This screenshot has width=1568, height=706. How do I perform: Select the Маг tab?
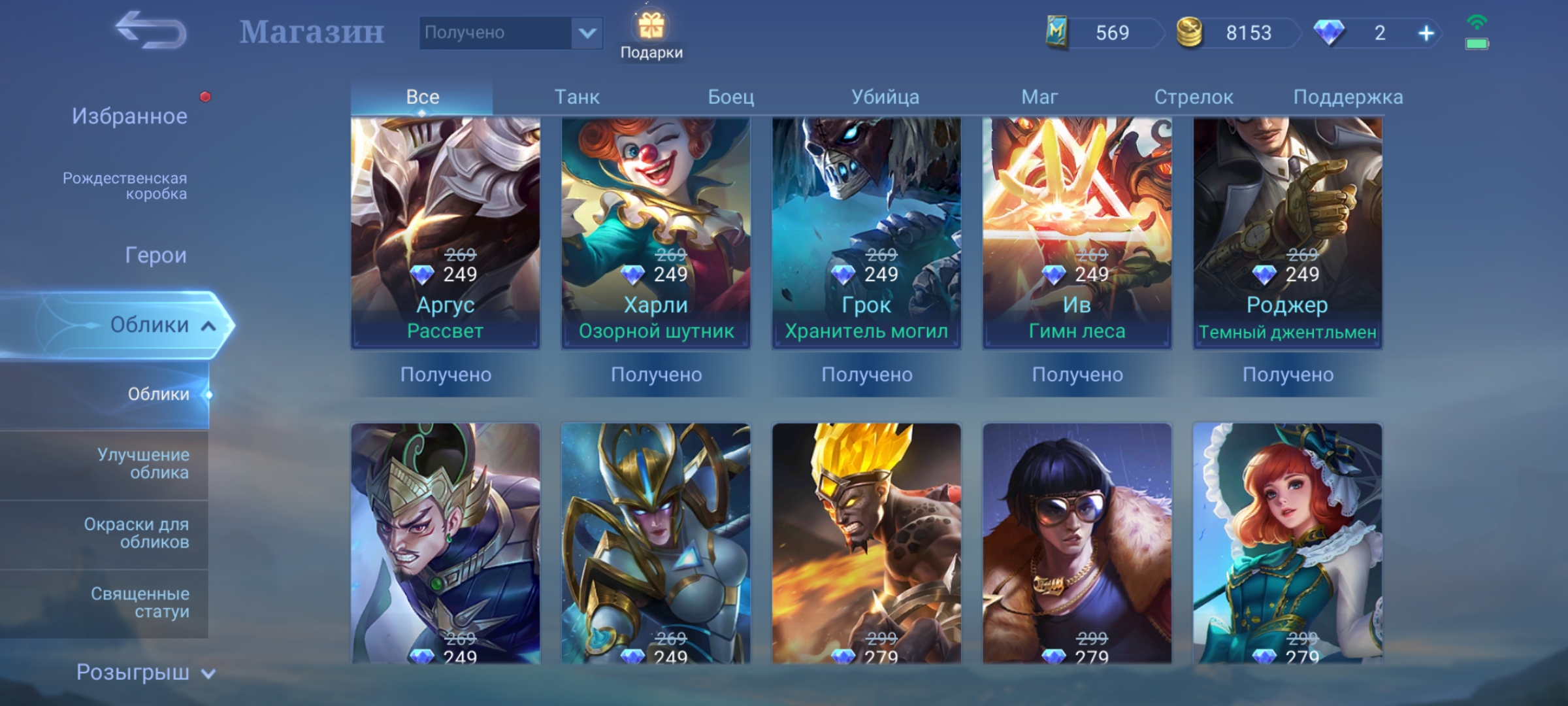[1039, 97]
